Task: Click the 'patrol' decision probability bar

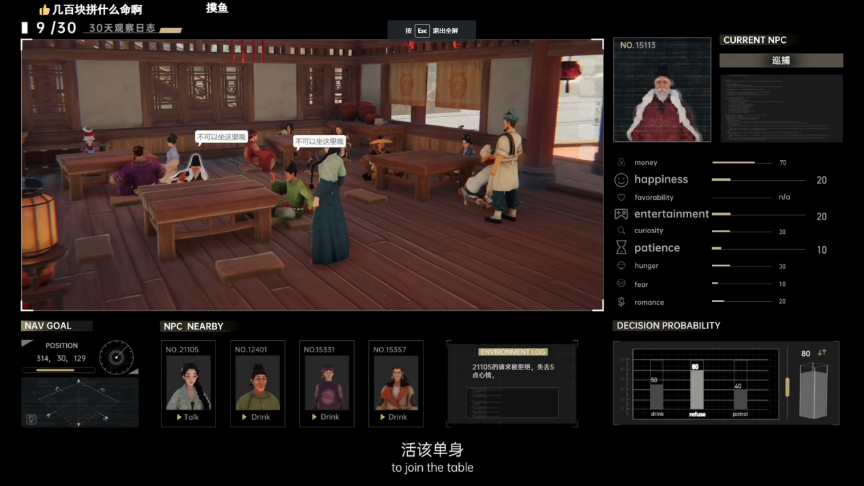Action: (x=739, y=397)
